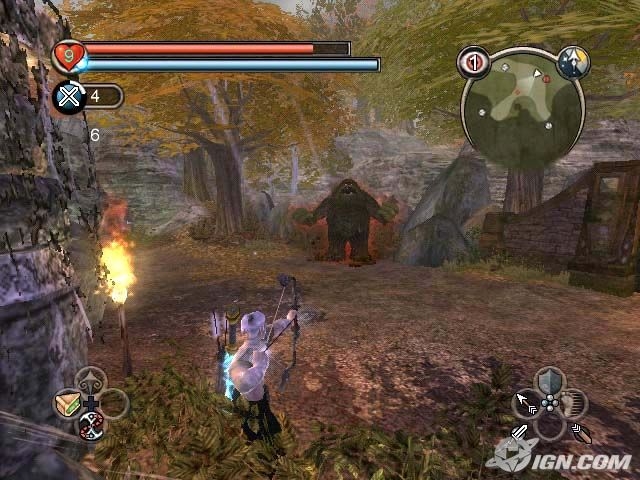Switch to the quiver ranged weapon icon
The width and height of the screenshot is (640, 480).
[x=581, y=434]
